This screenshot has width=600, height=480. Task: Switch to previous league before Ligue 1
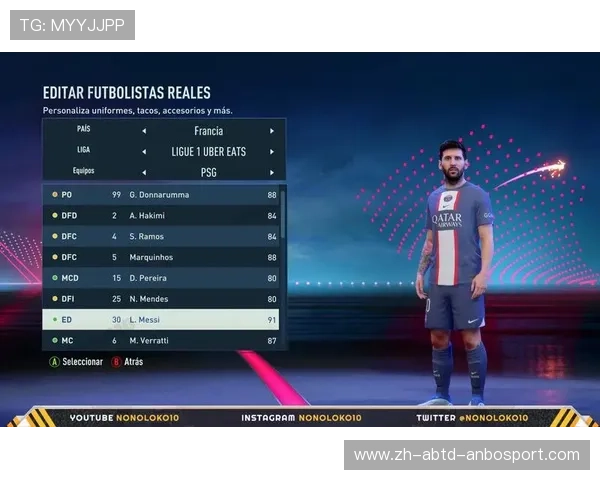pos(143,152)
